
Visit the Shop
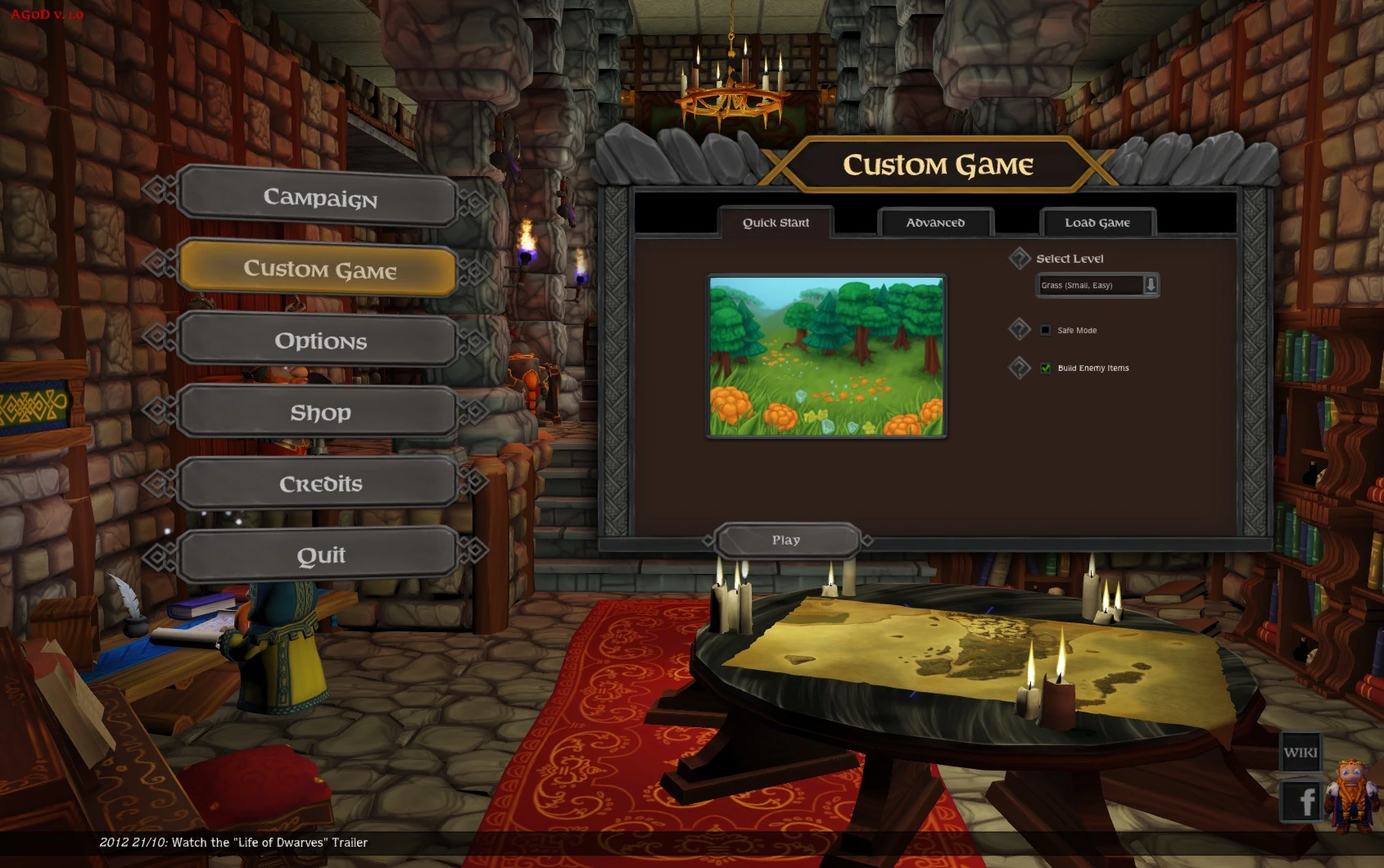[x=319, y=413]
